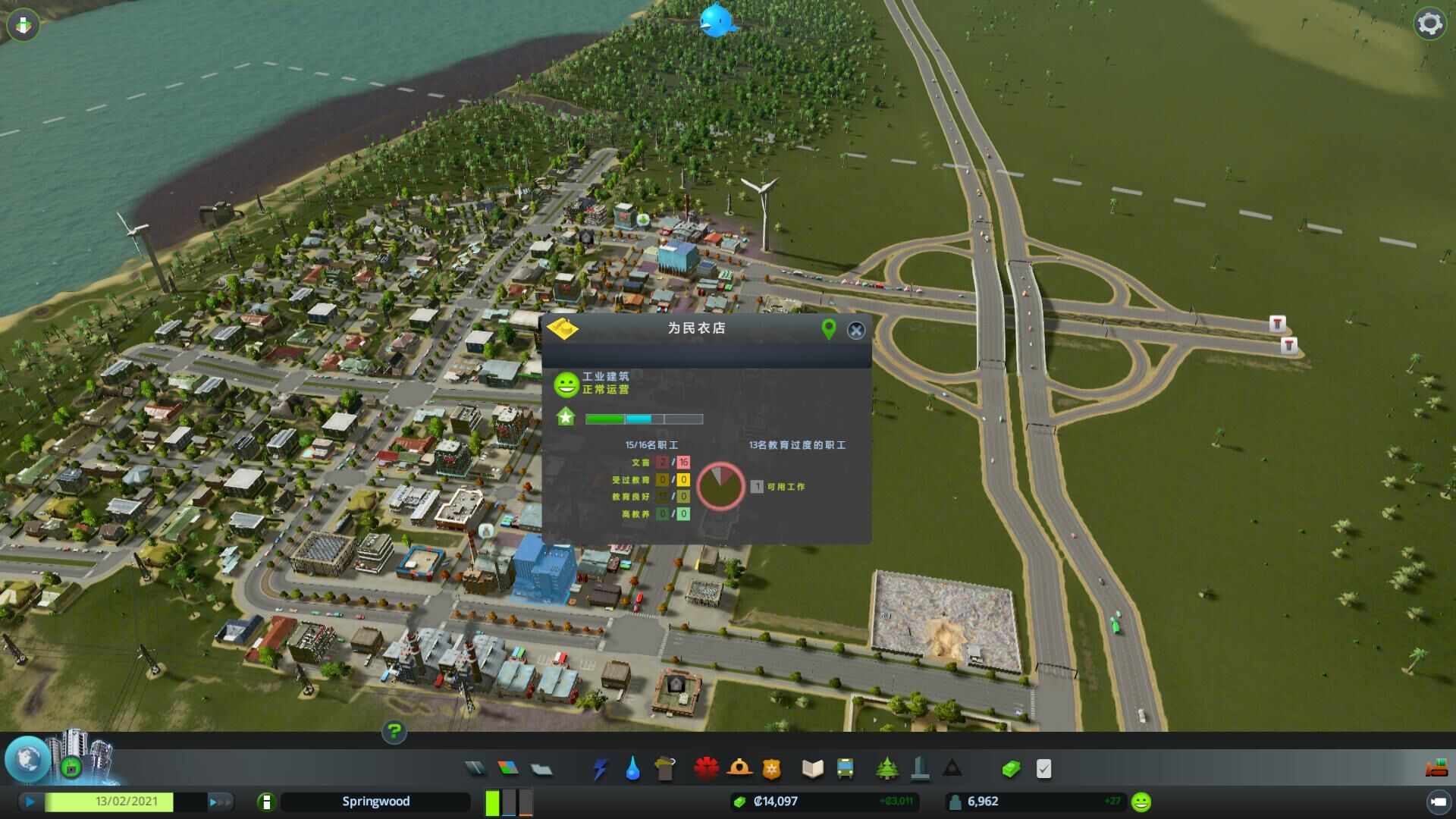The height and width of the screenshot is (819, 1456).
Task: Open the education book menu
Action: pos(812,769)
